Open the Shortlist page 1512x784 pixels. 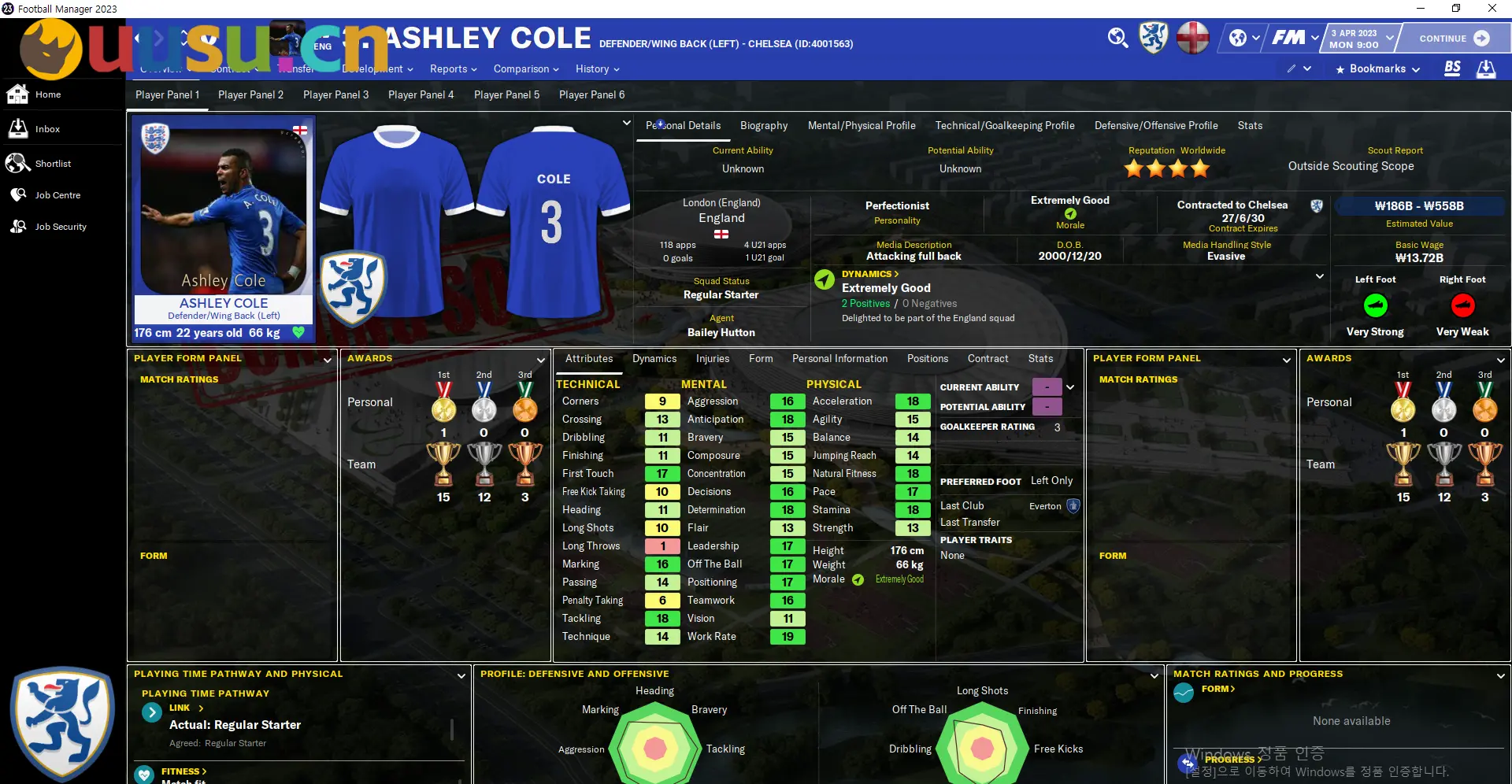coord(53,164)
